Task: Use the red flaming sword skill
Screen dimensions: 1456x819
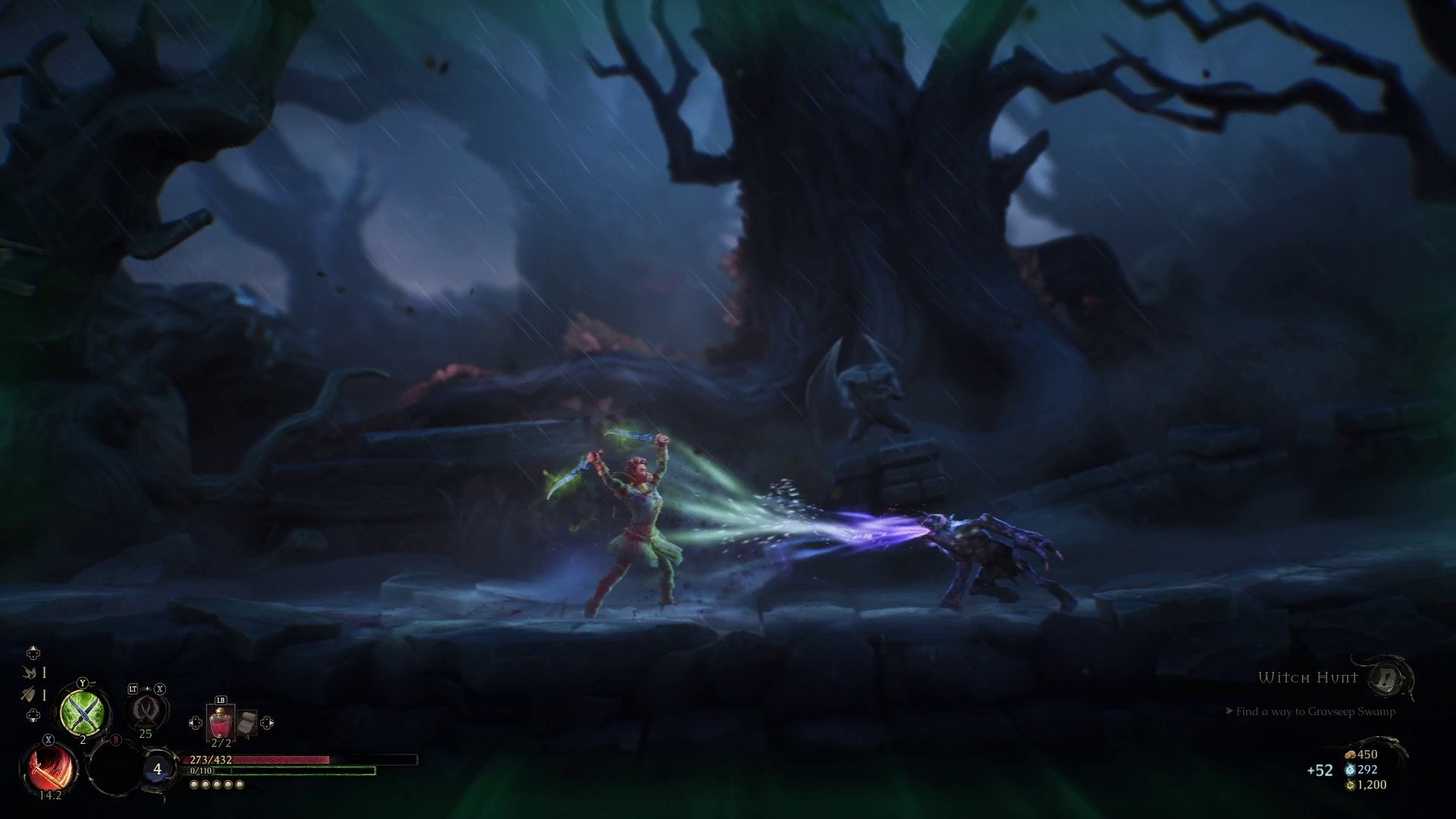Action: (x=52, y=769)
